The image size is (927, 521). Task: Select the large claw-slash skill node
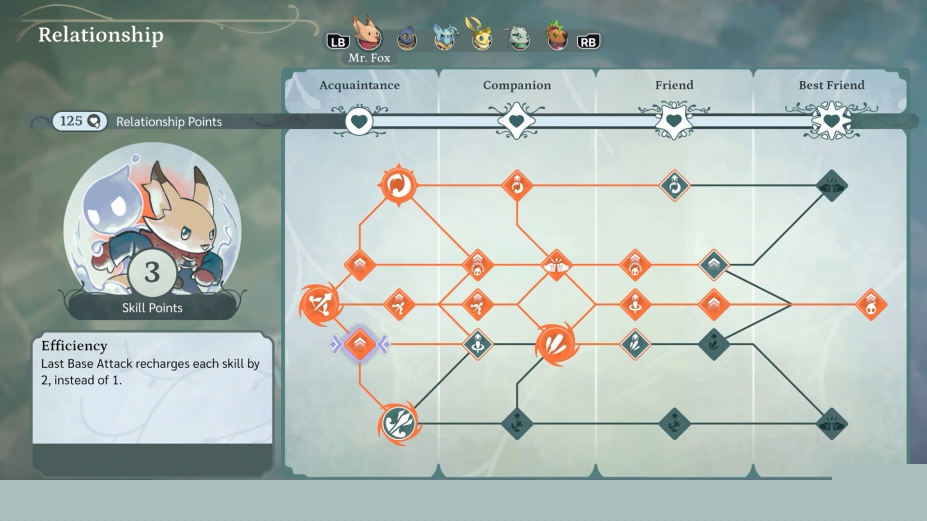[554, 345]
